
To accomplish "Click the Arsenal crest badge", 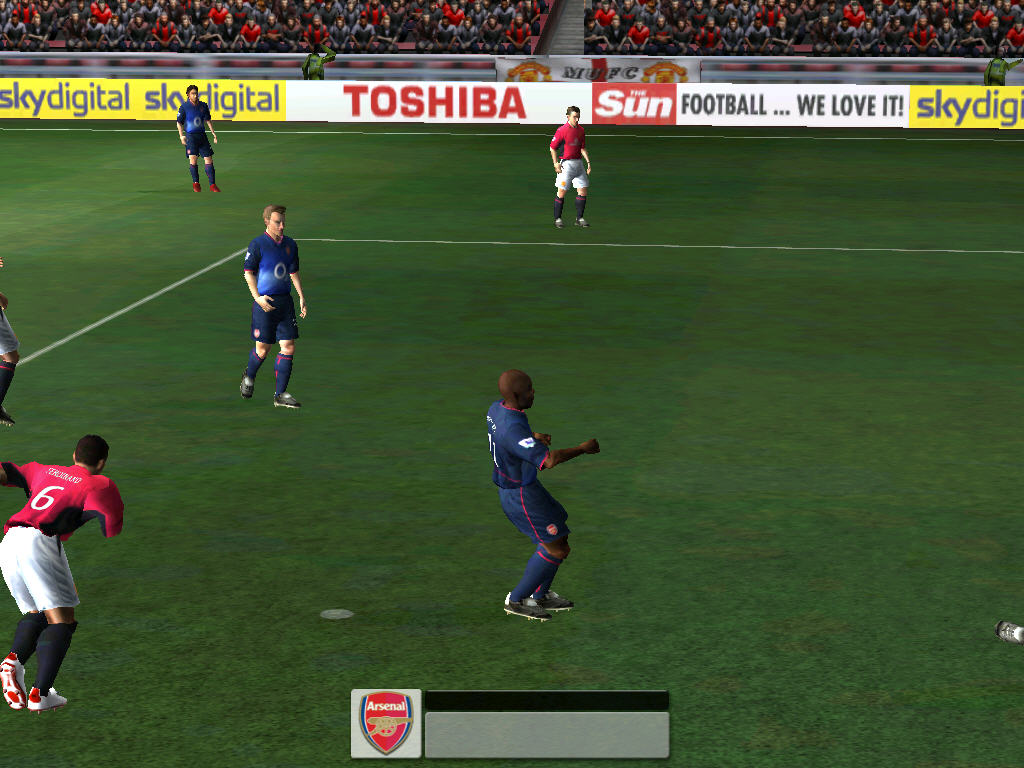I will pos(386,722).
